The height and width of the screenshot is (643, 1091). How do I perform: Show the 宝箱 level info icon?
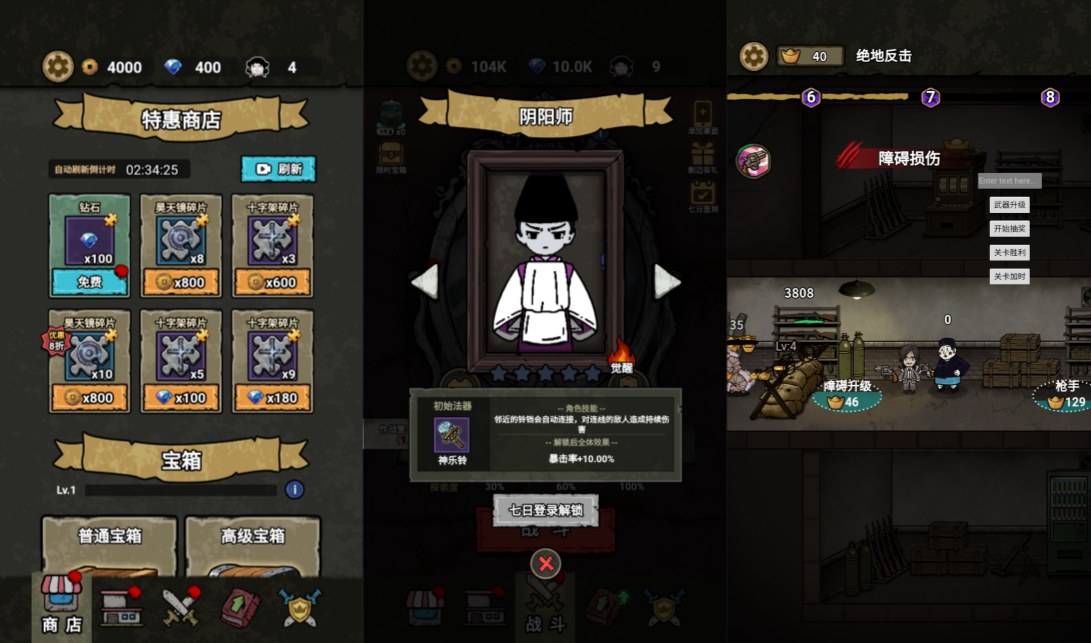click(x=294, y=490)
